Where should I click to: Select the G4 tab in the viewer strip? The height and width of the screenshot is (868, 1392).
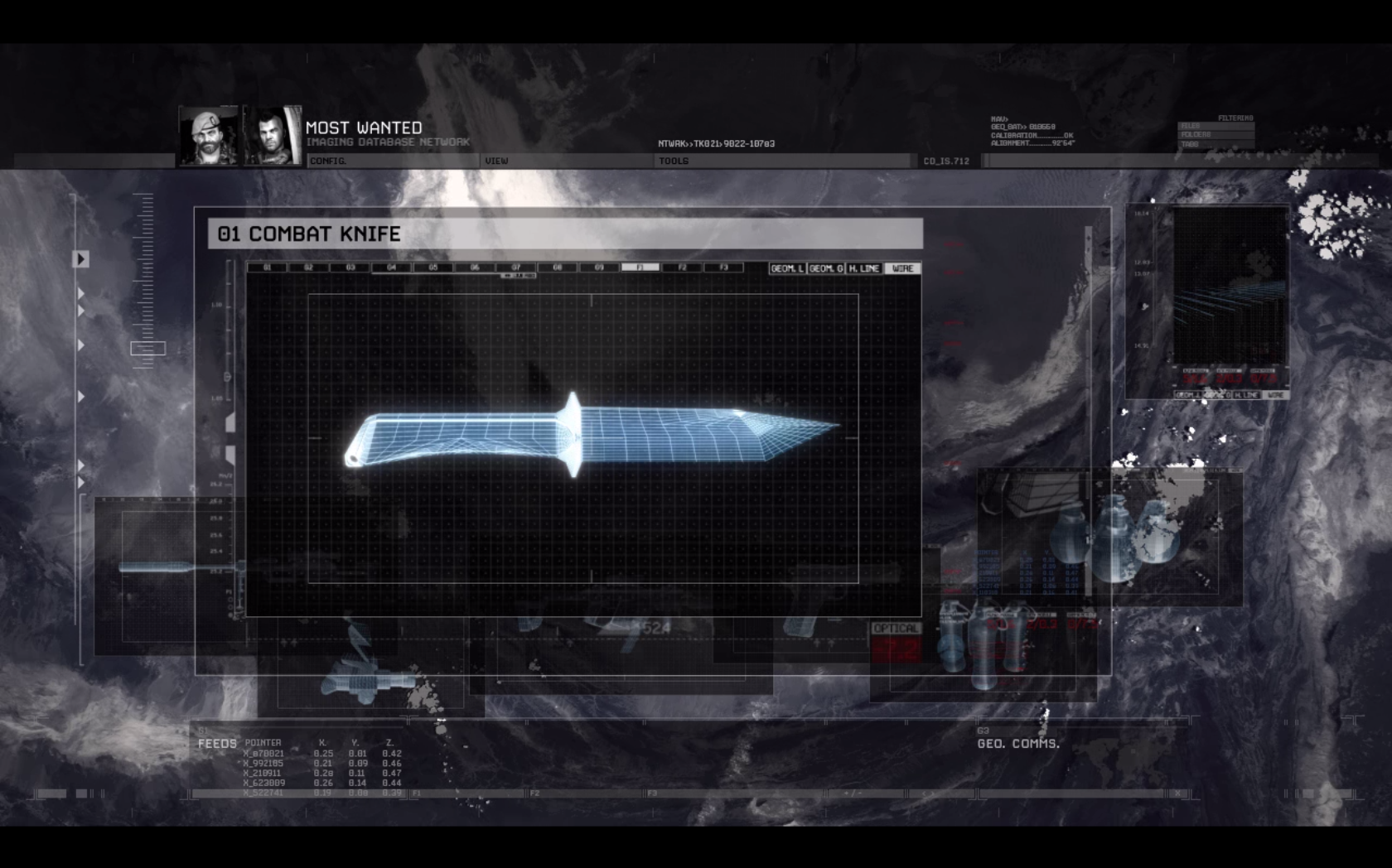click(389, 267)
